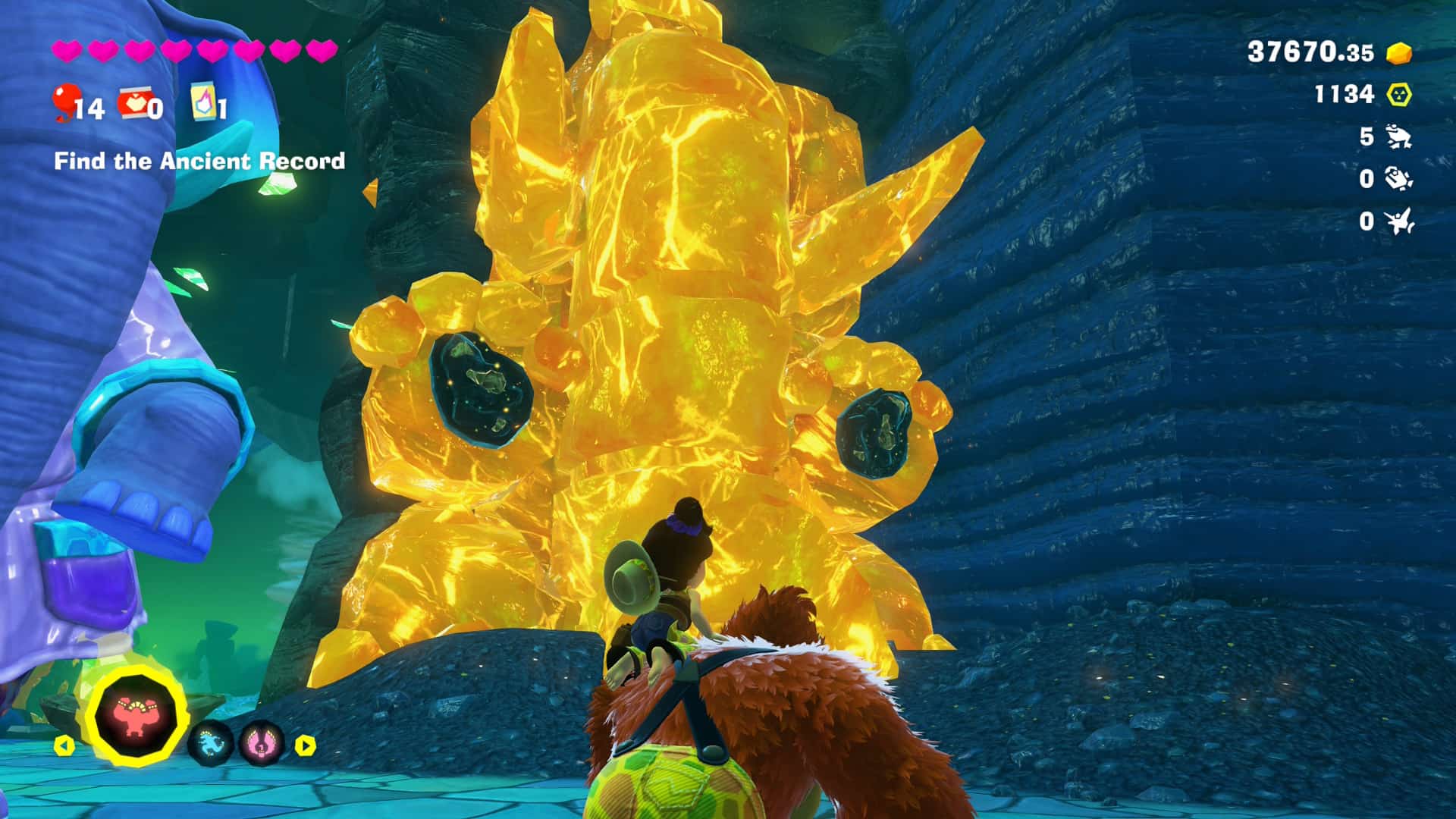This screenshot has width=1456, height=819.
Task: Select the yellow flame juice can item
Action: pyautogui.click(x=202, y=102)
